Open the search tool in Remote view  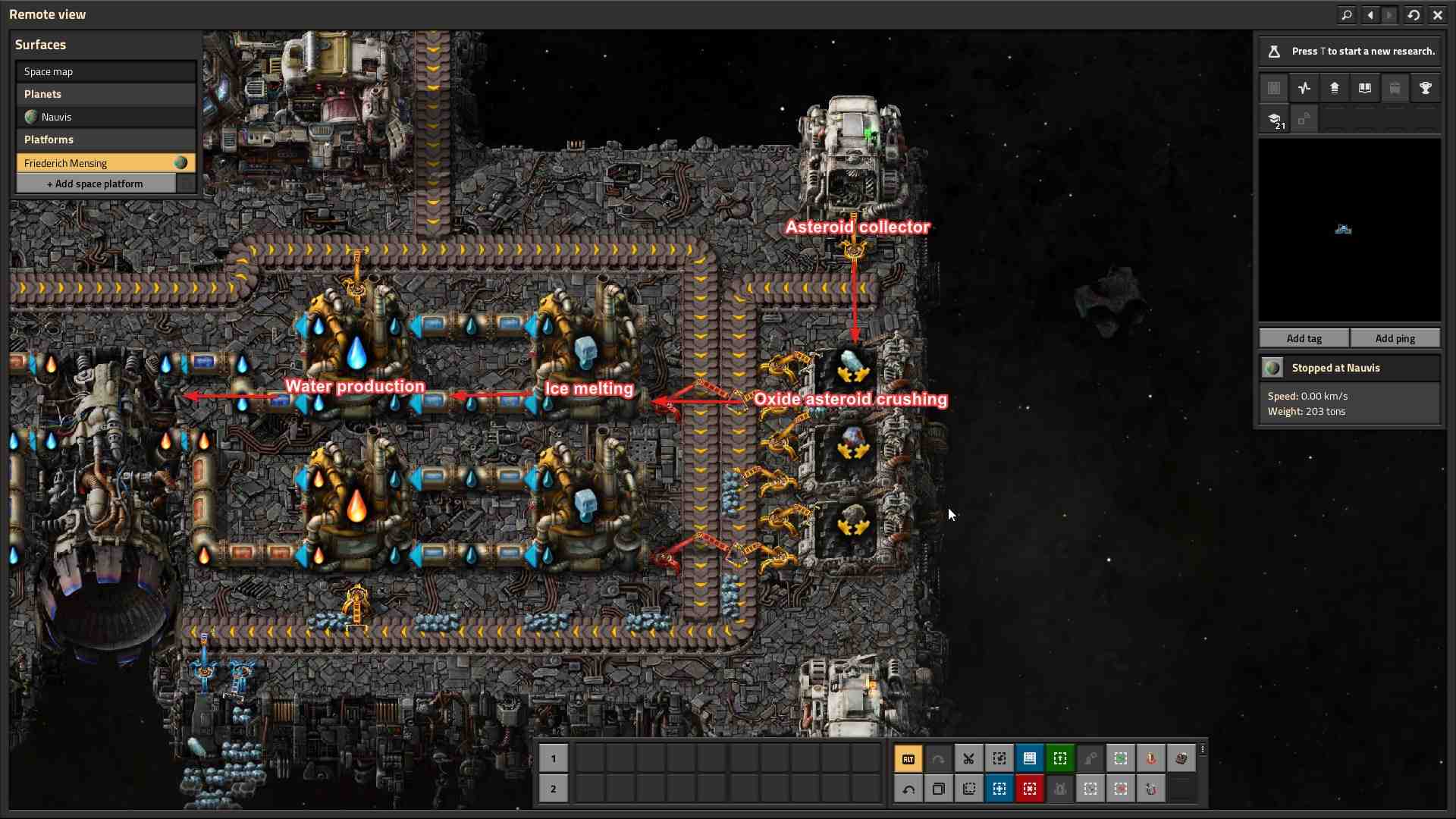click(x=1346, y=14)
